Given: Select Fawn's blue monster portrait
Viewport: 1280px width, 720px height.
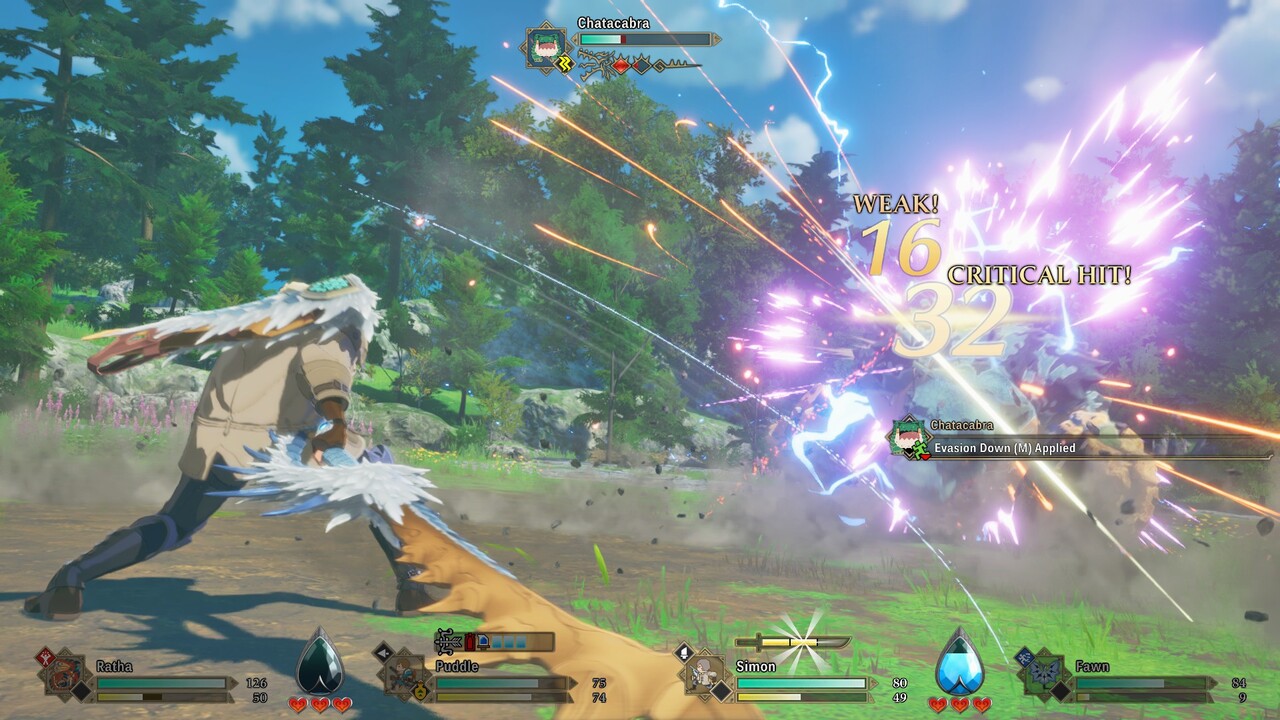Looking at the screenshot, I should pyautogui.click(x=1044, y=674).
